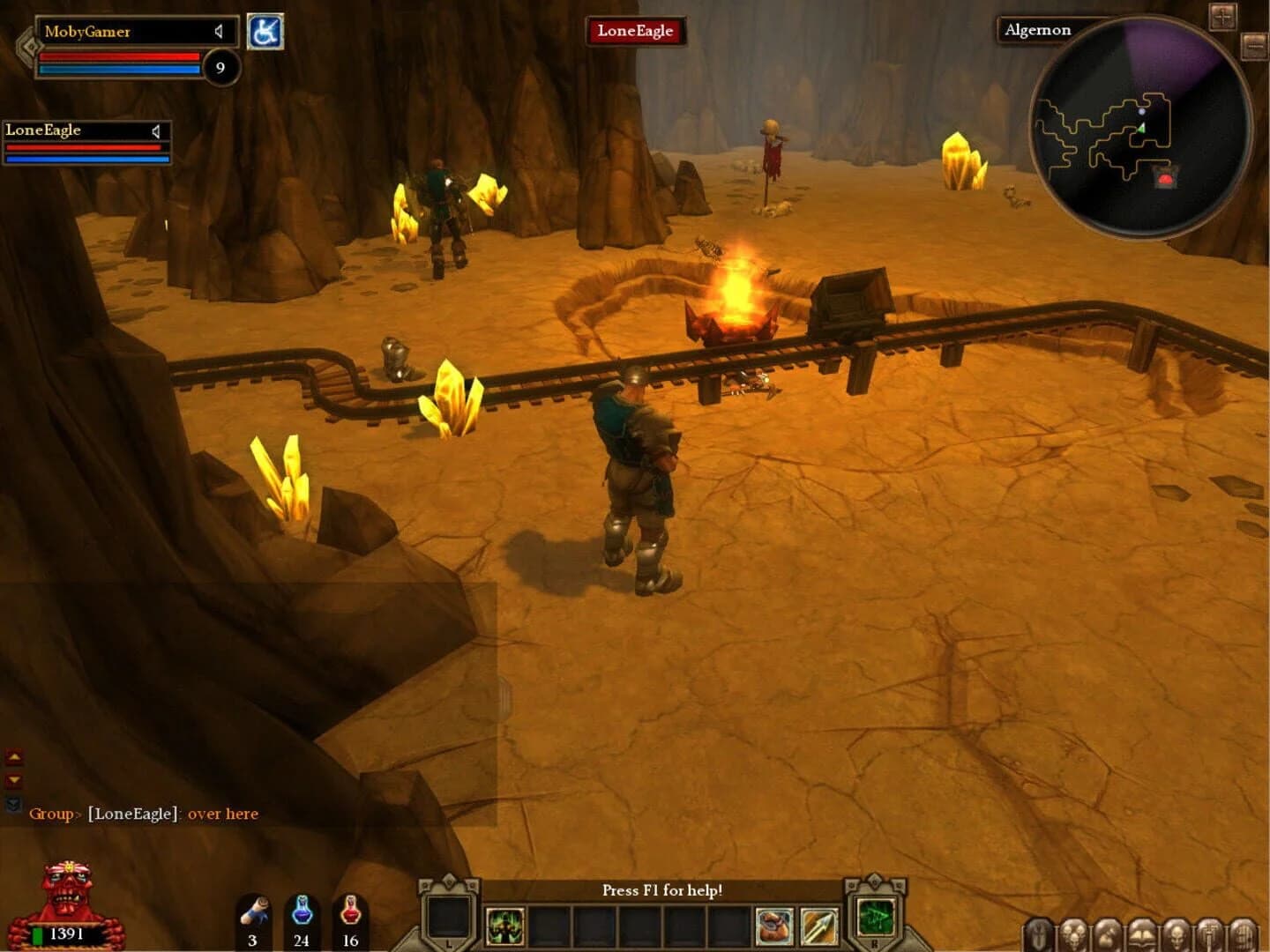Click the Algernon minimap label
This screenshot has width=1270, height=952.
click(1037, 29)
